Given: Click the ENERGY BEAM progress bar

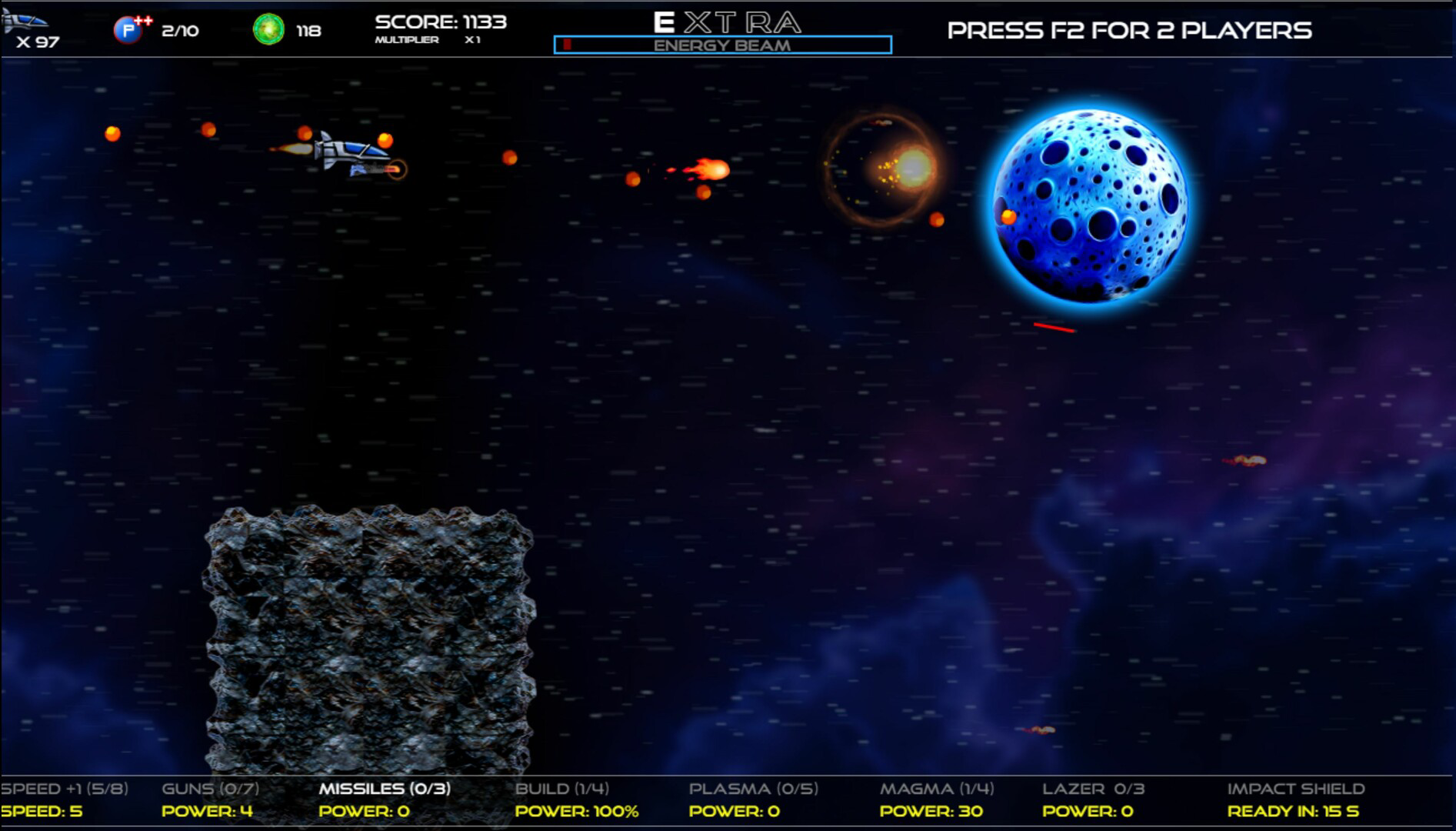Looking at the screenshot, I should point(721,45).
